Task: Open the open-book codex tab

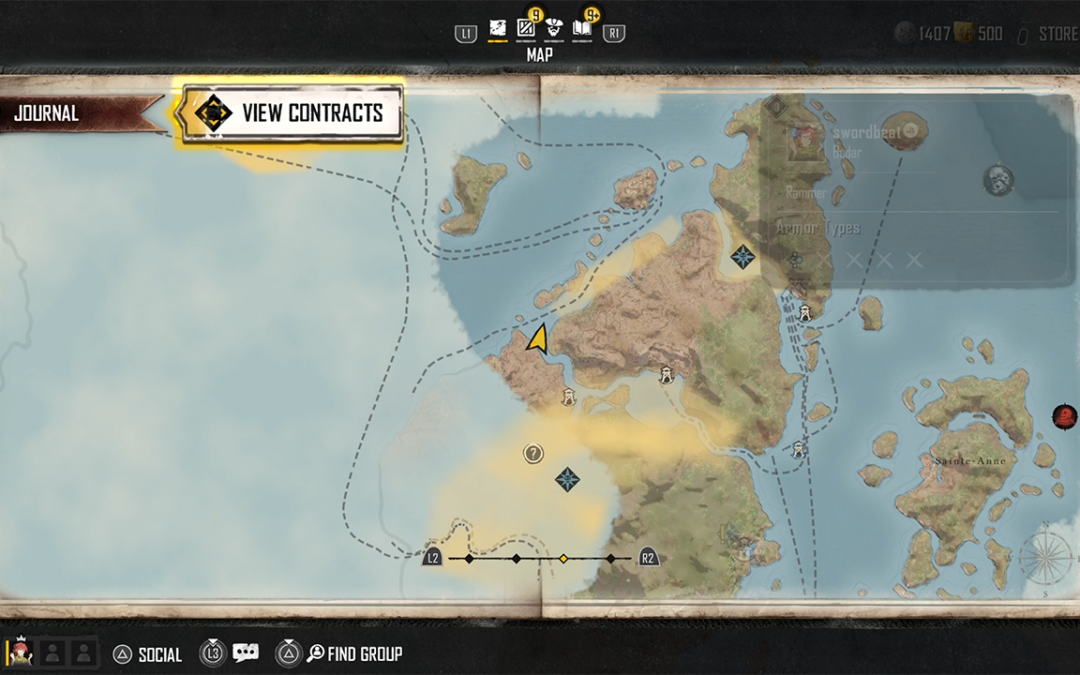Action: [582, 30]
